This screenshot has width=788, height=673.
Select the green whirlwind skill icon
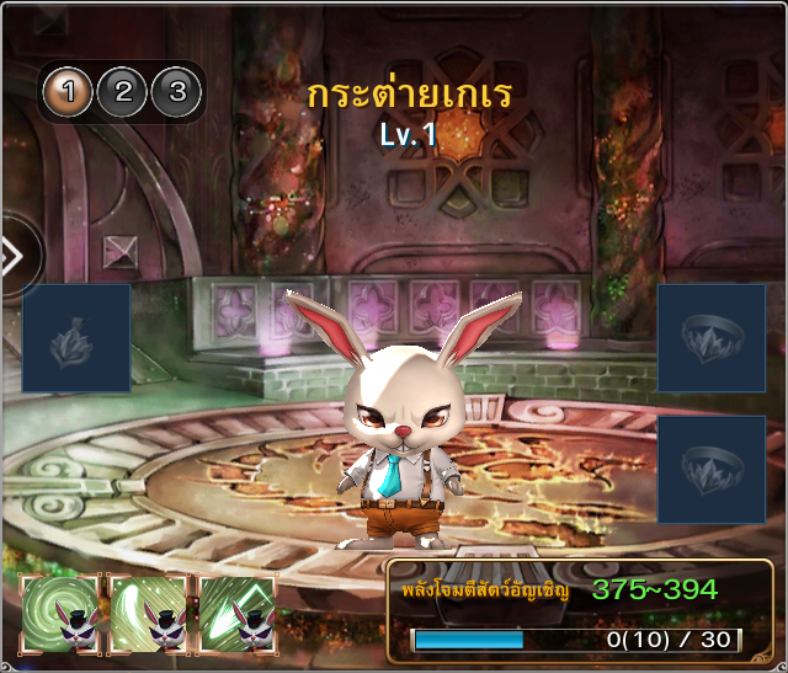(60, 614)
